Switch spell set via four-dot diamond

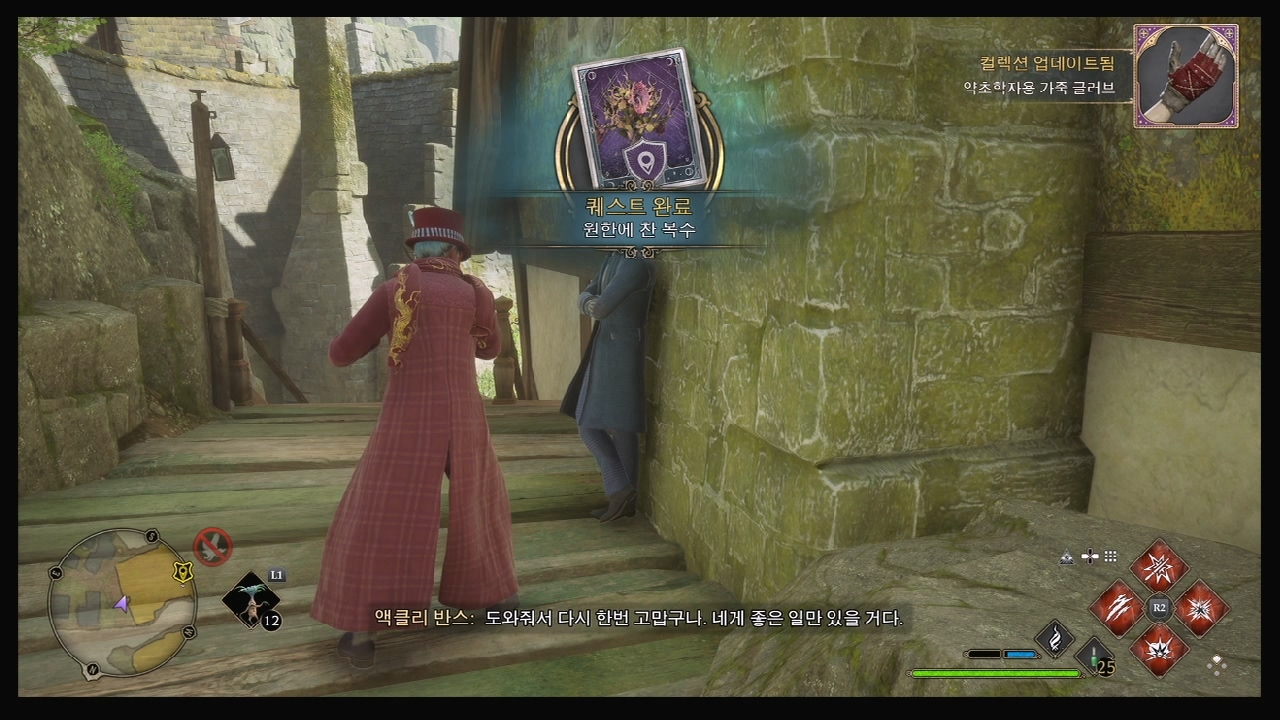pyautogui.click(x=1217, y=663)
